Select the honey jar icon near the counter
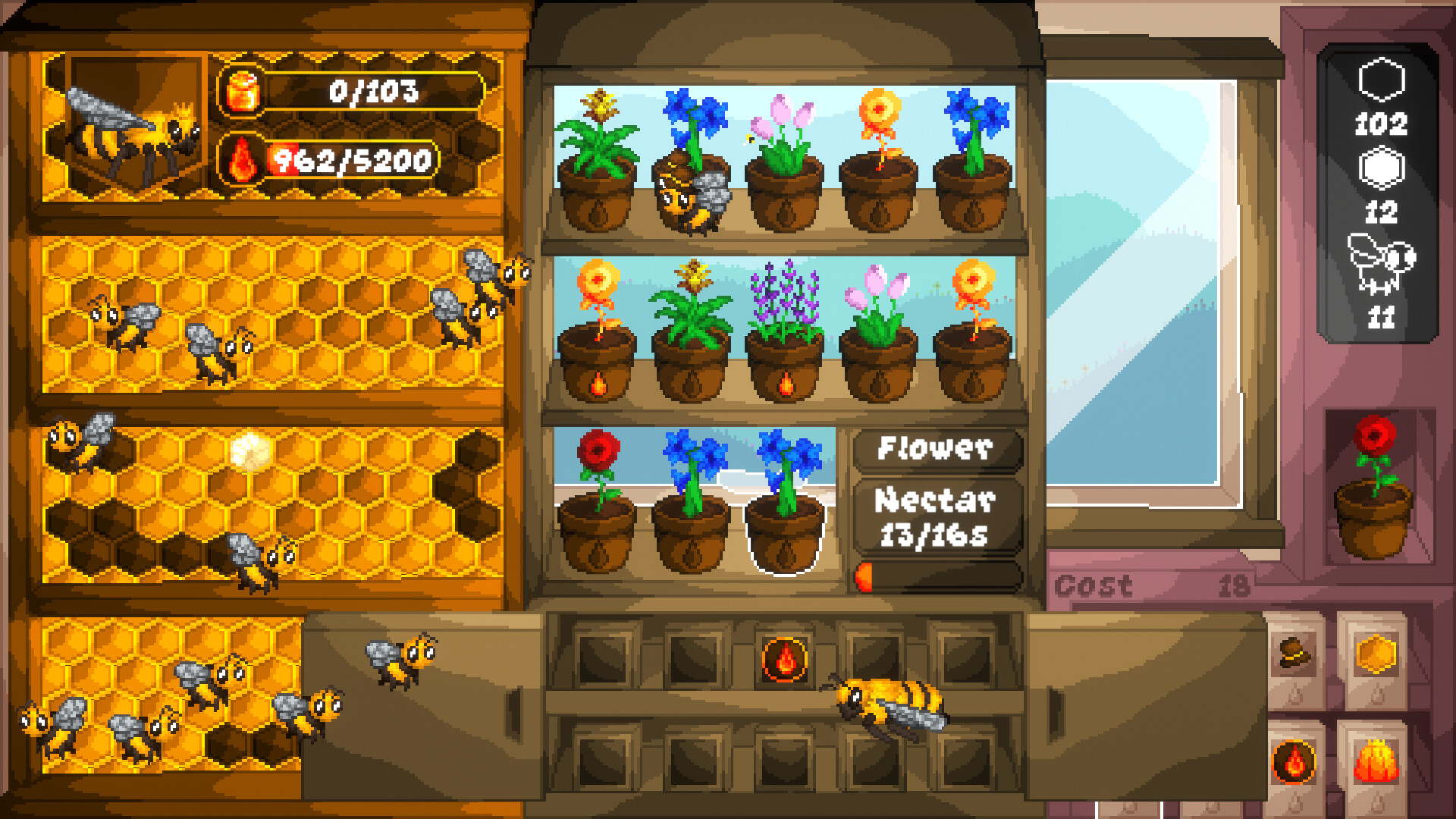 241,91
